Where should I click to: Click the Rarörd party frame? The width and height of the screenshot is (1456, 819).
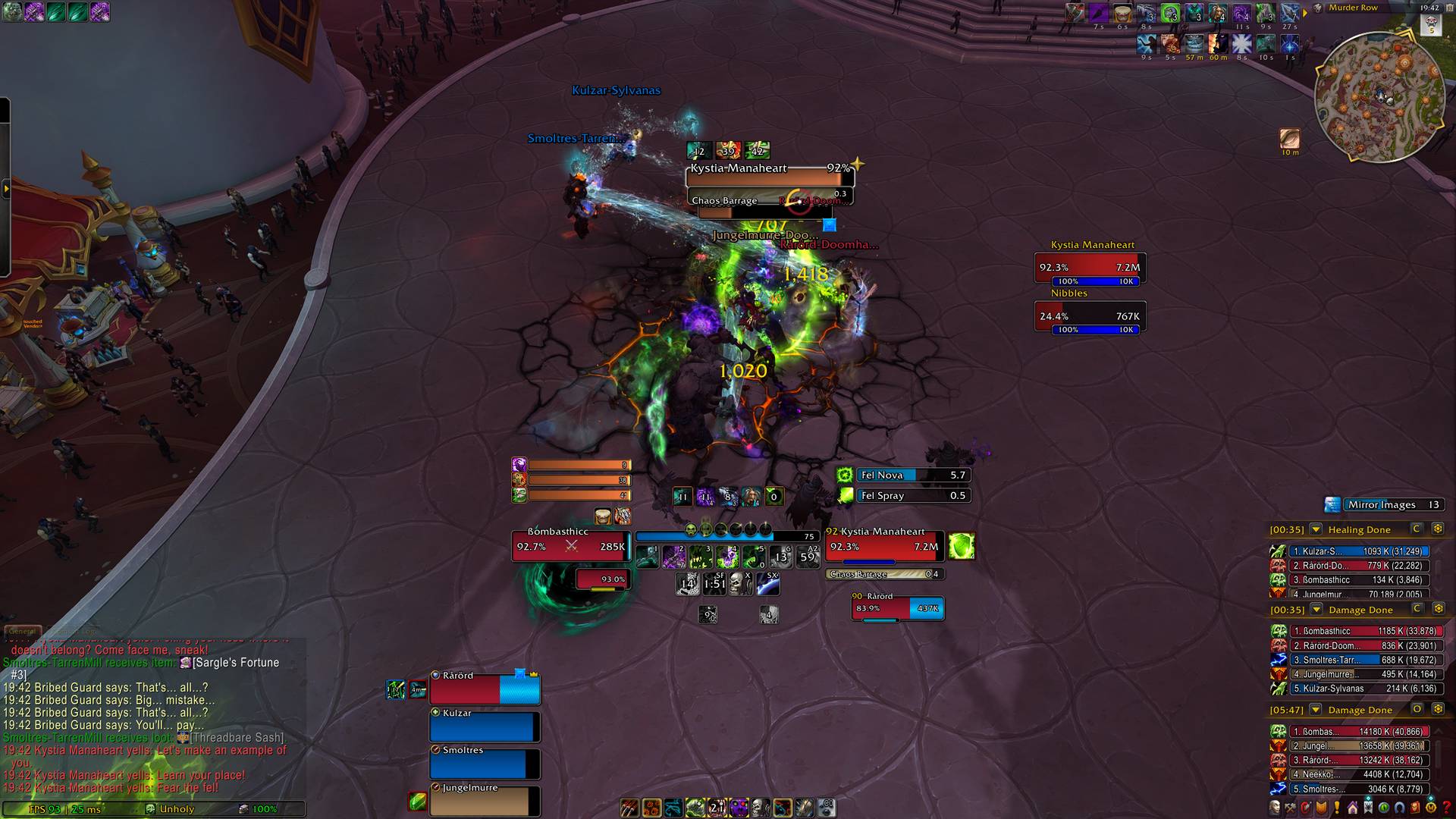[x=485, y=689]
